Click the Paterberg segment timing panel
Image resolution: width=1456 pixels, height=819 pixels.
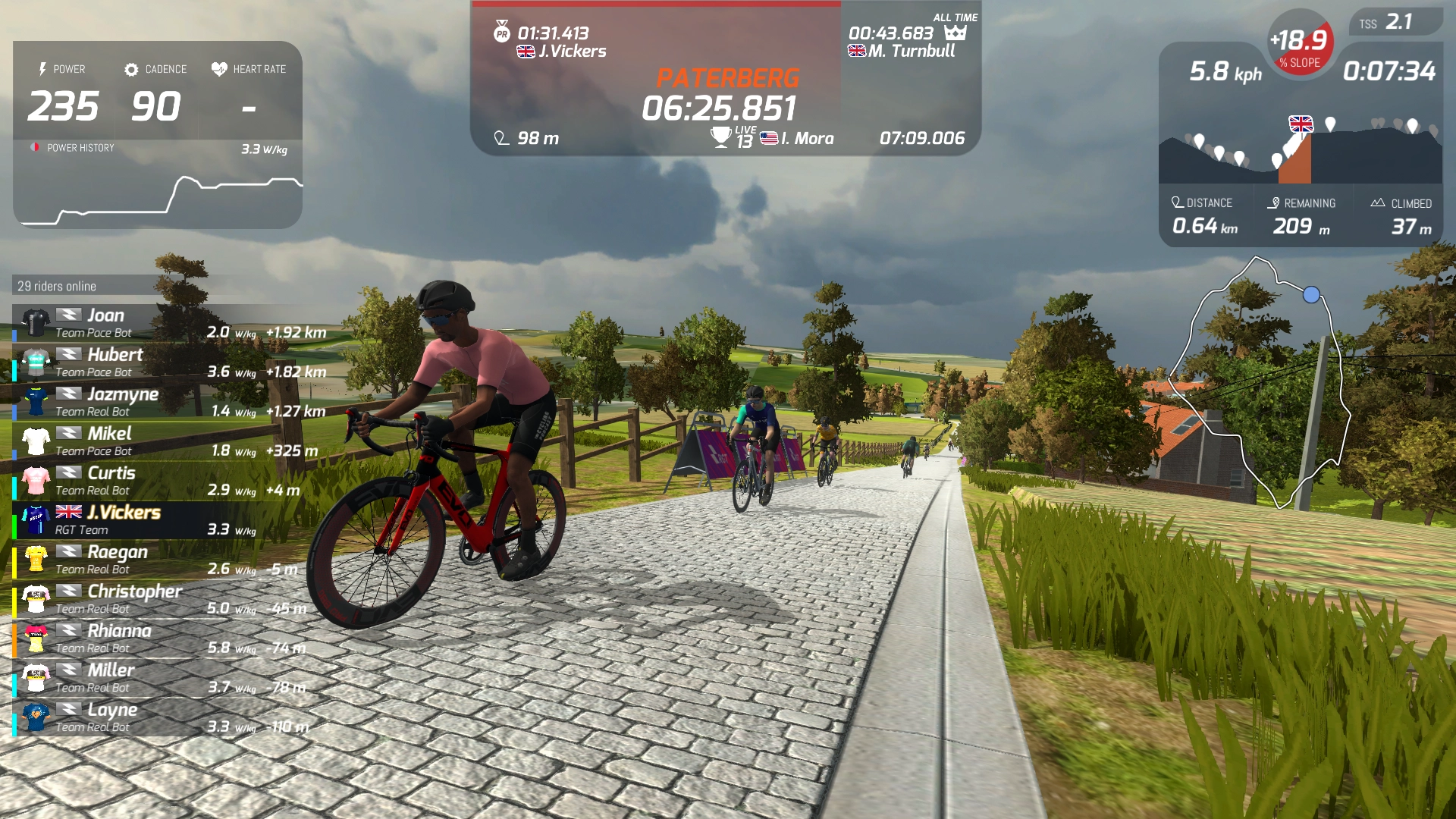(726, 80)
